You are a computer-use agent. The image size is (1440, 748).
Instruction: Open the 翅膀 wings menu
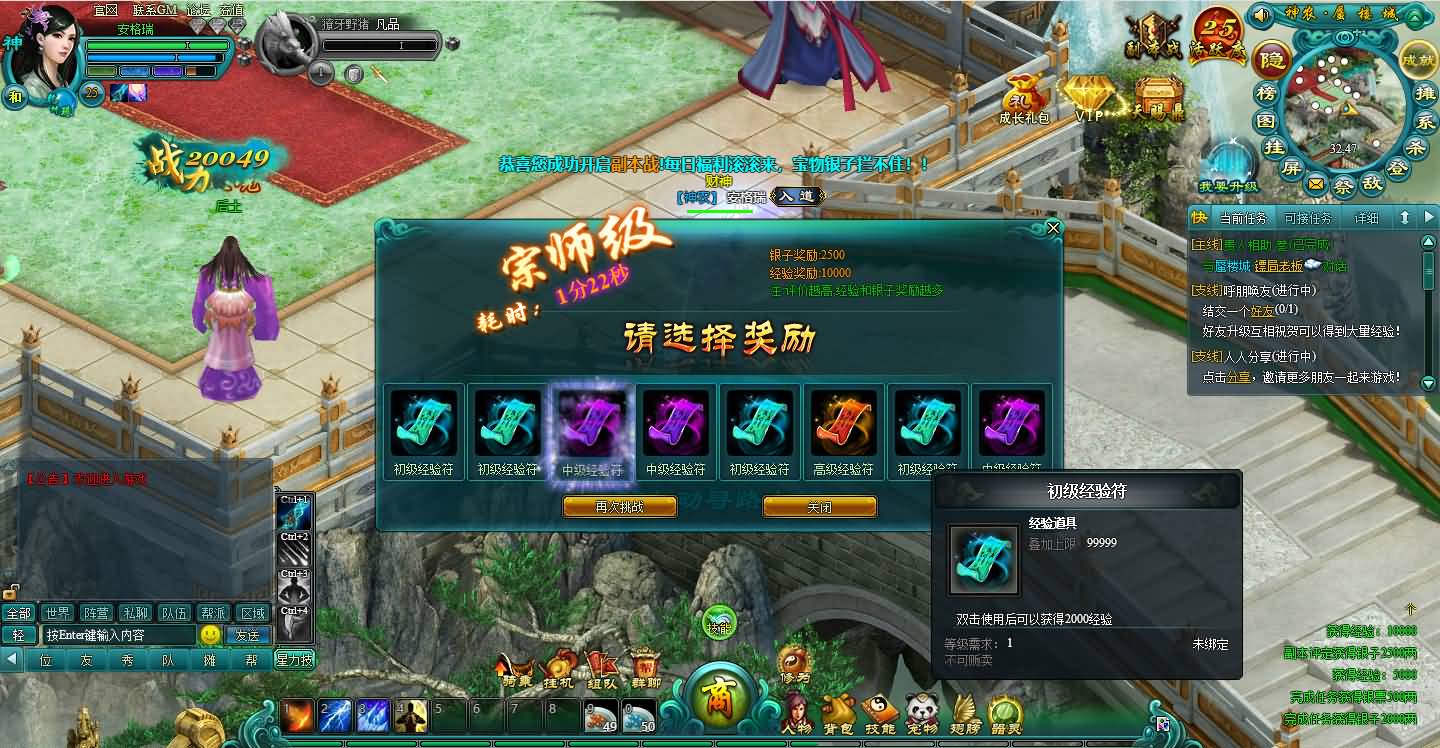[965, 712]
